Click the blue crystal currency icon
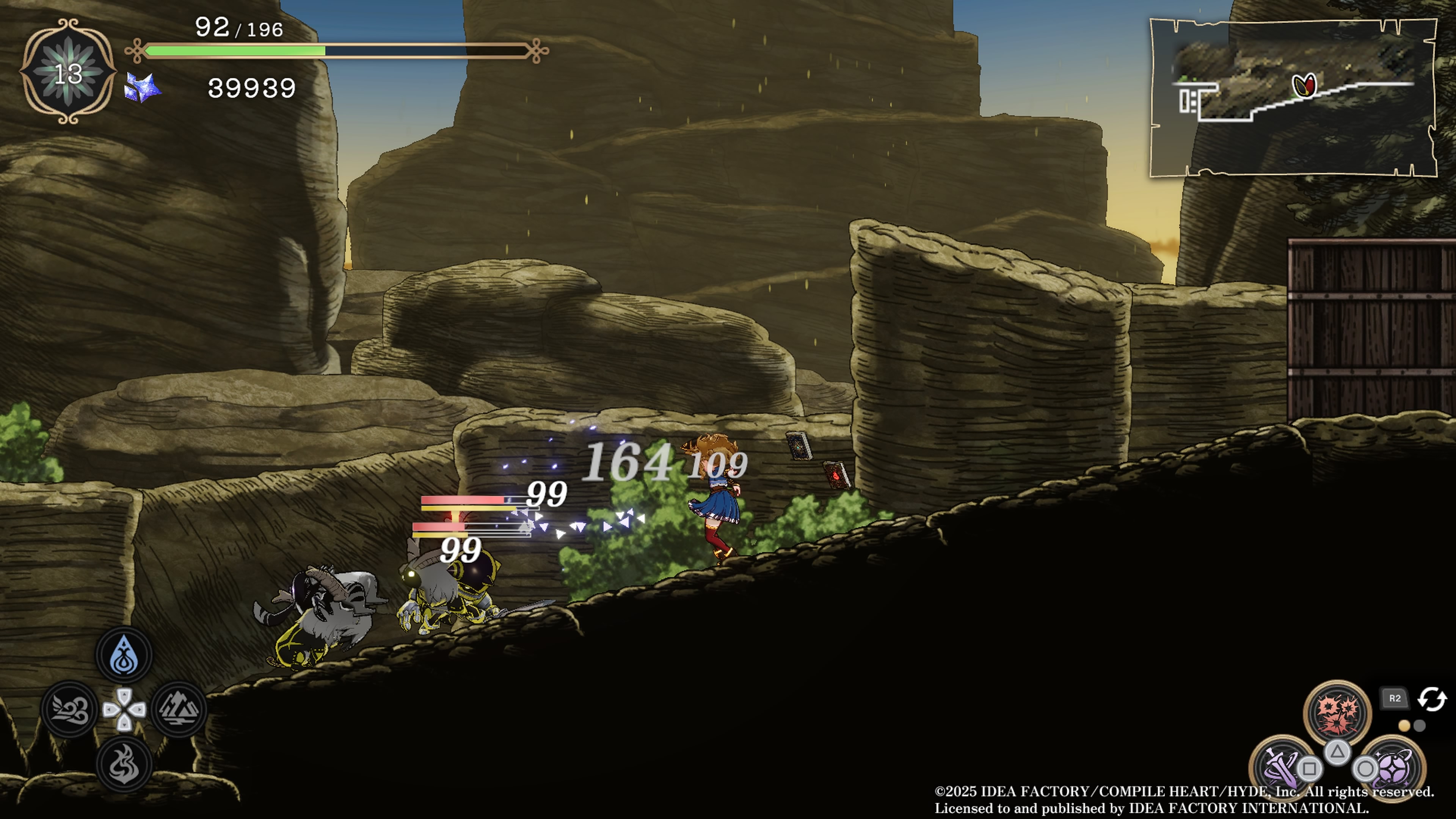 pos(141,88)
